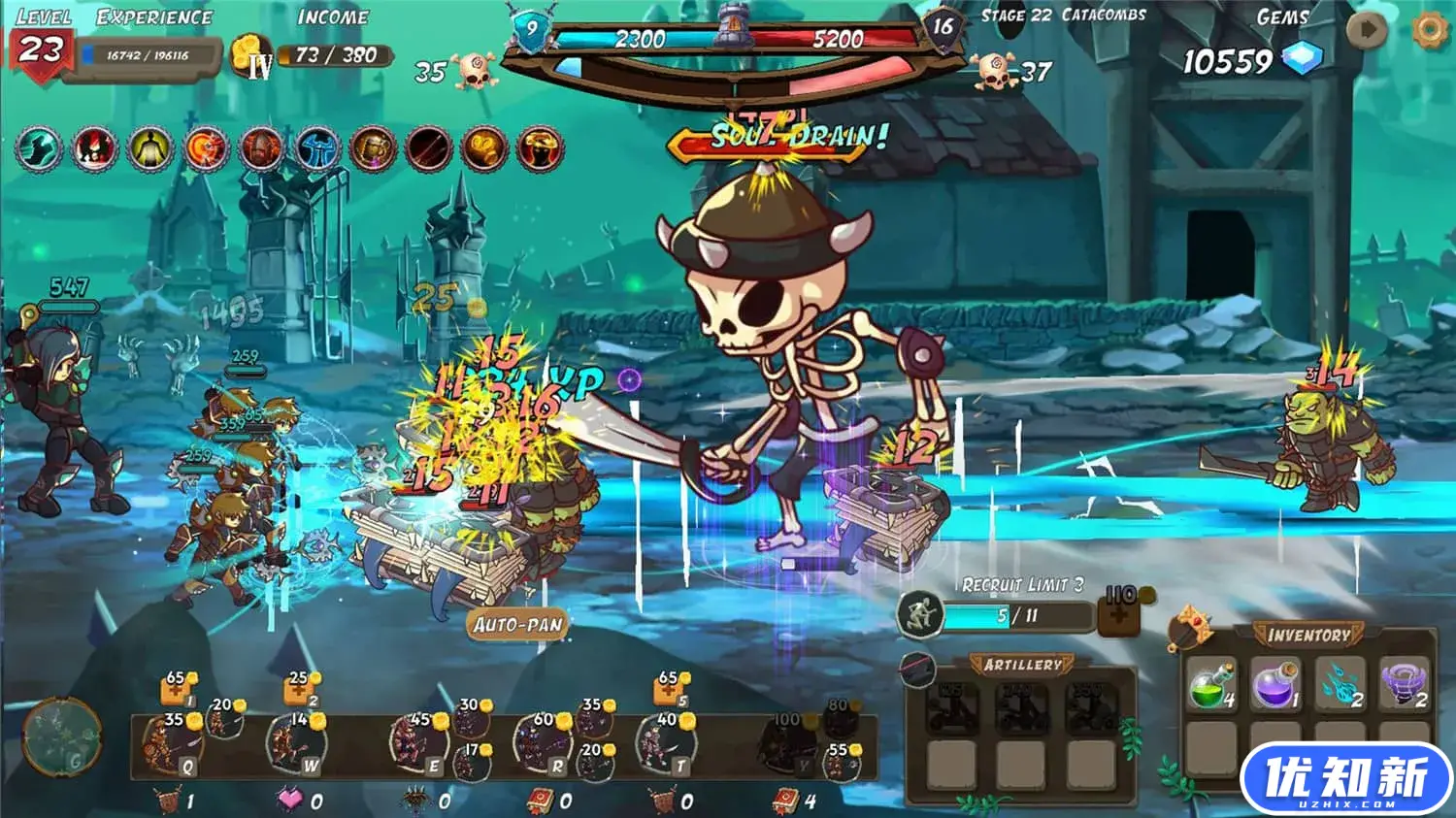Click the crowned sword icon beside Inventory
1456x818 pixels.
(1190, 629)
